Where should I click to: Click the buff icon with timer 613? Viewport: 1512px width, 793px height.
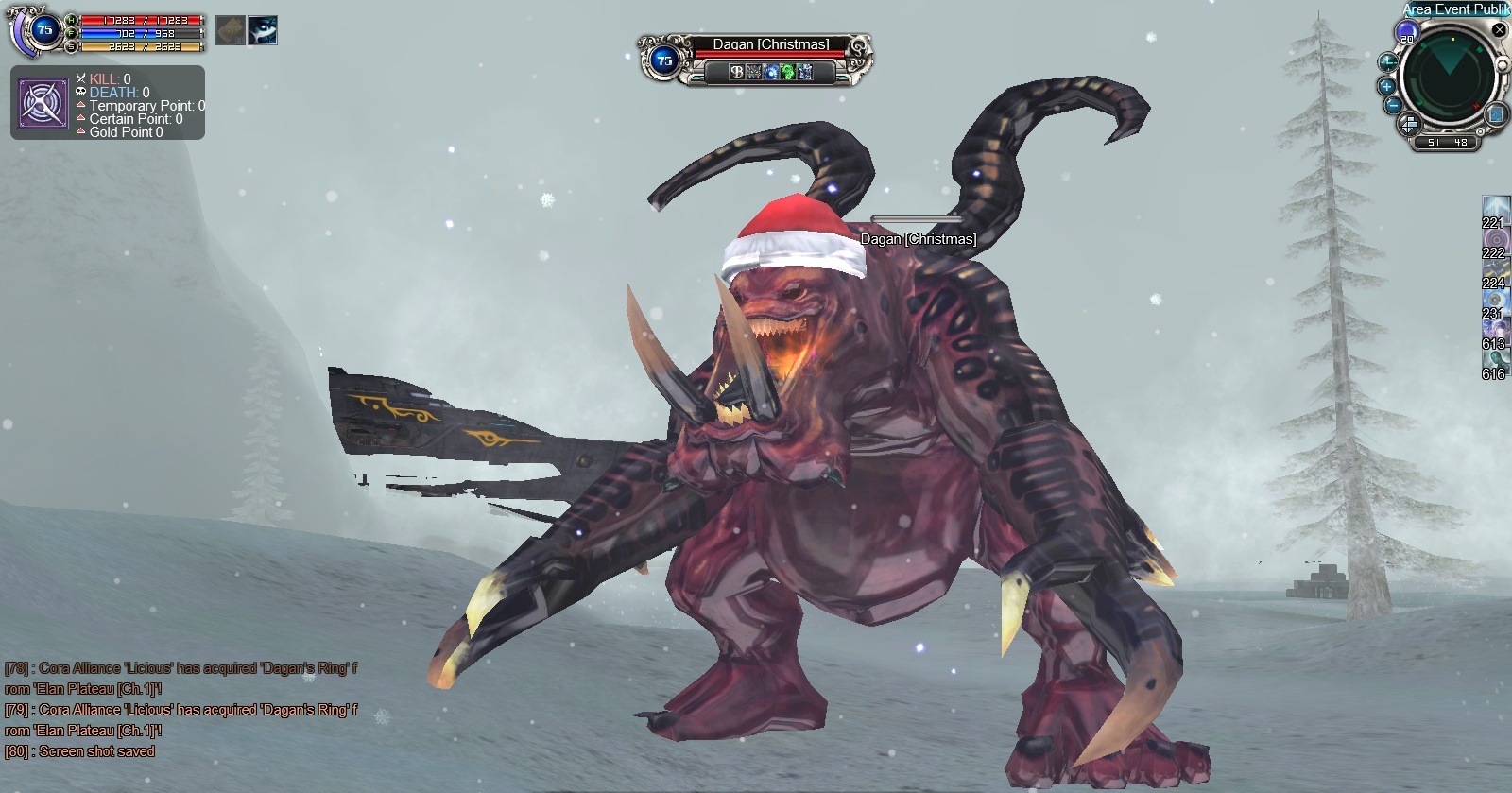coord(1495,328)
